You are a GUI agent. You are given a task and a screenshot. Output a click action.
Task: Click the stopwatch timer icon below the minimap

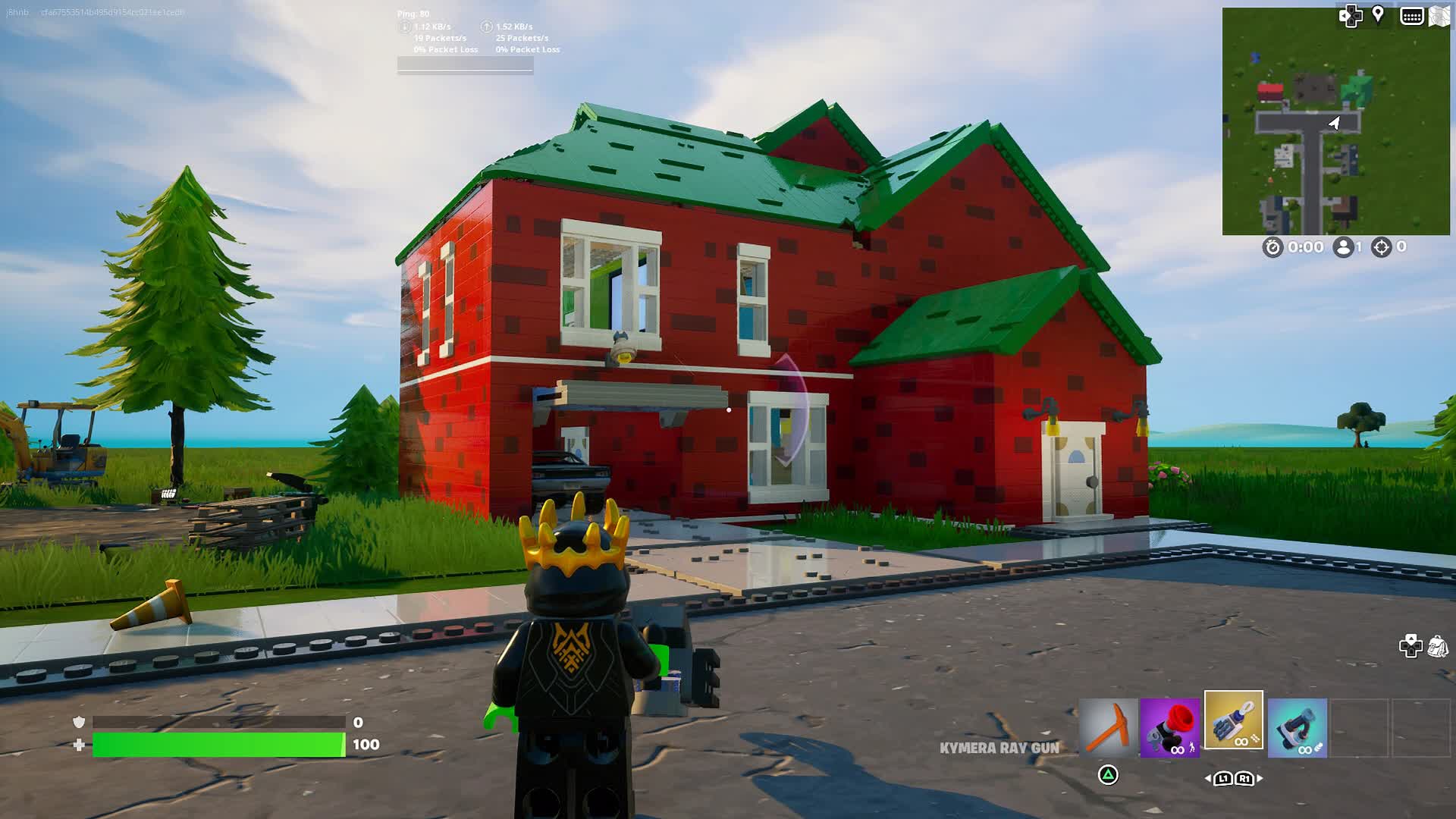(x=1272, y=248)
